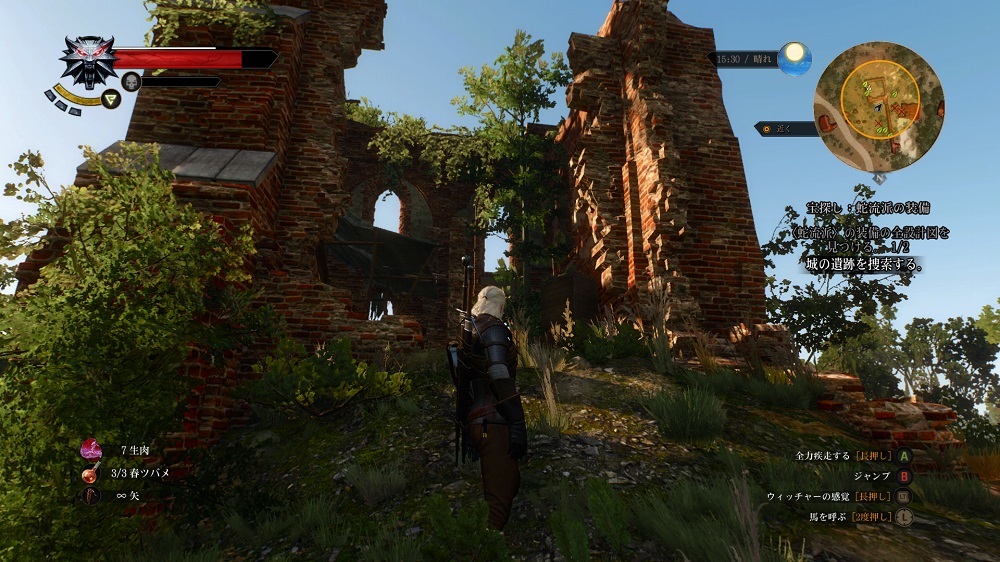Select the active sign icon below the medallion
Viewport: 1000px width, 562px height.
111,98
